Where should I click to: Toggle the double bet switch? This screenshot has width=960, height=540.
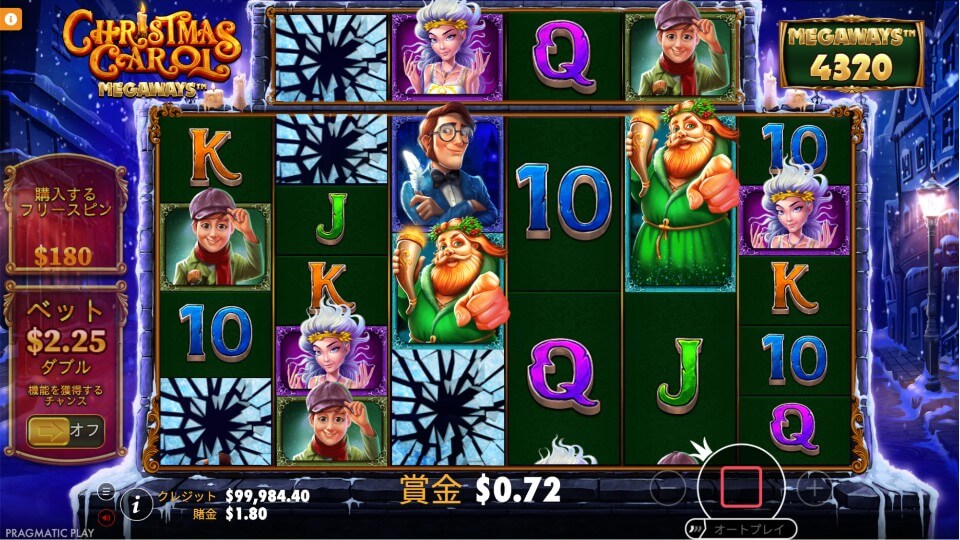pyautogui.click(x=65, y=430)
